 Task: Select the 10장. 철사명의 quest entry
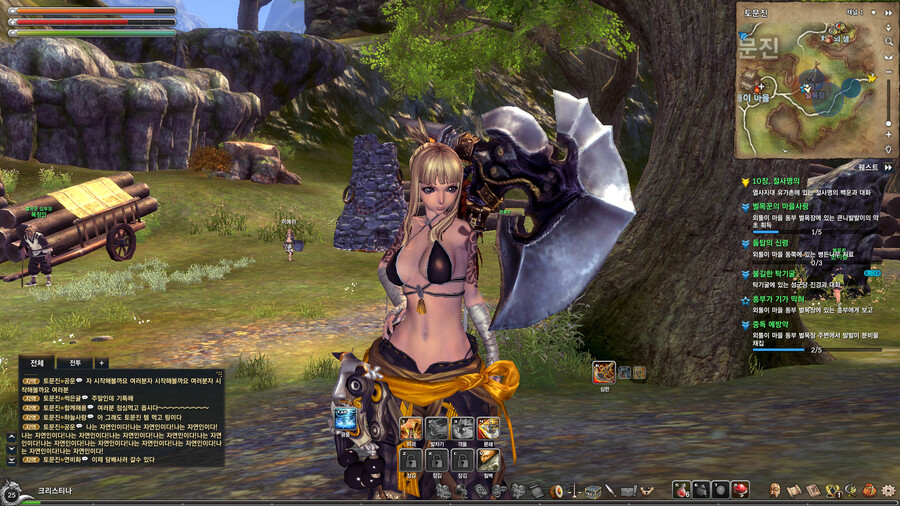click(777, 181)
